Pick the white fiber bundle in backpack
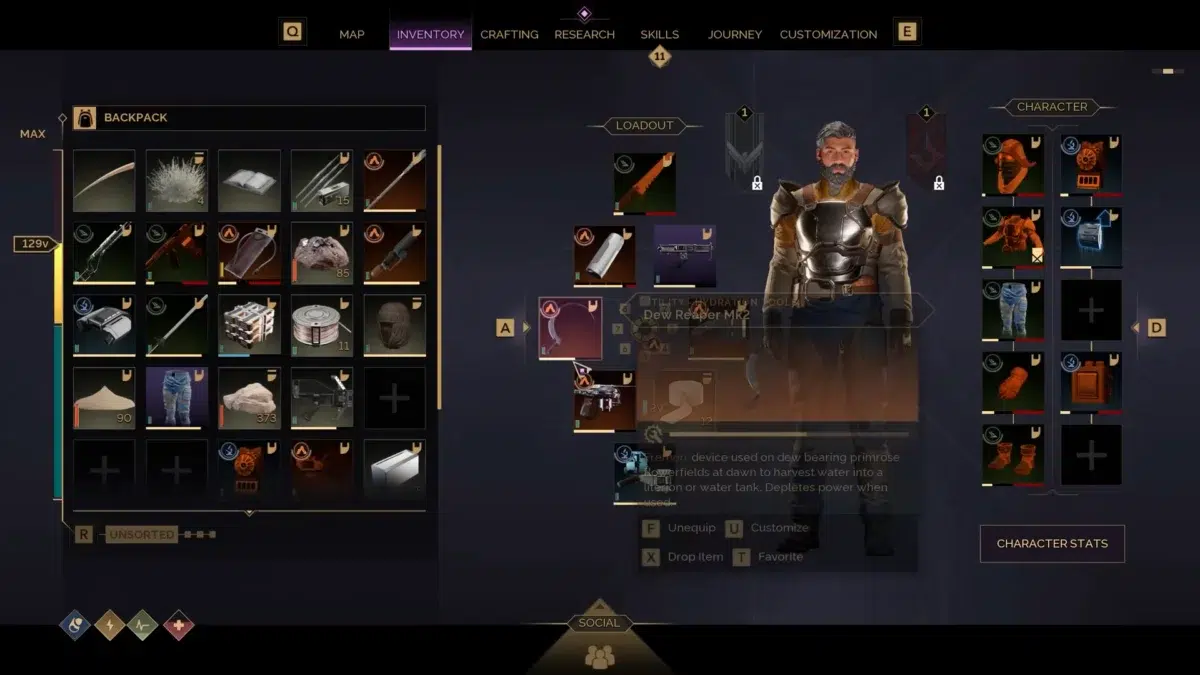 [x=177, y=181]
